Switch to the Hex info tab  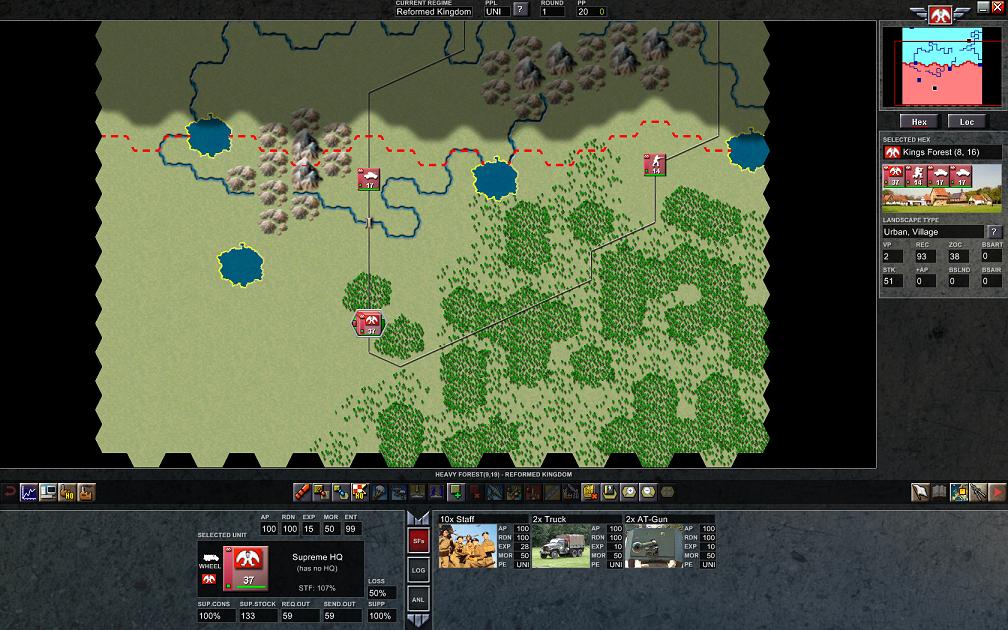(x=918, y=122)
